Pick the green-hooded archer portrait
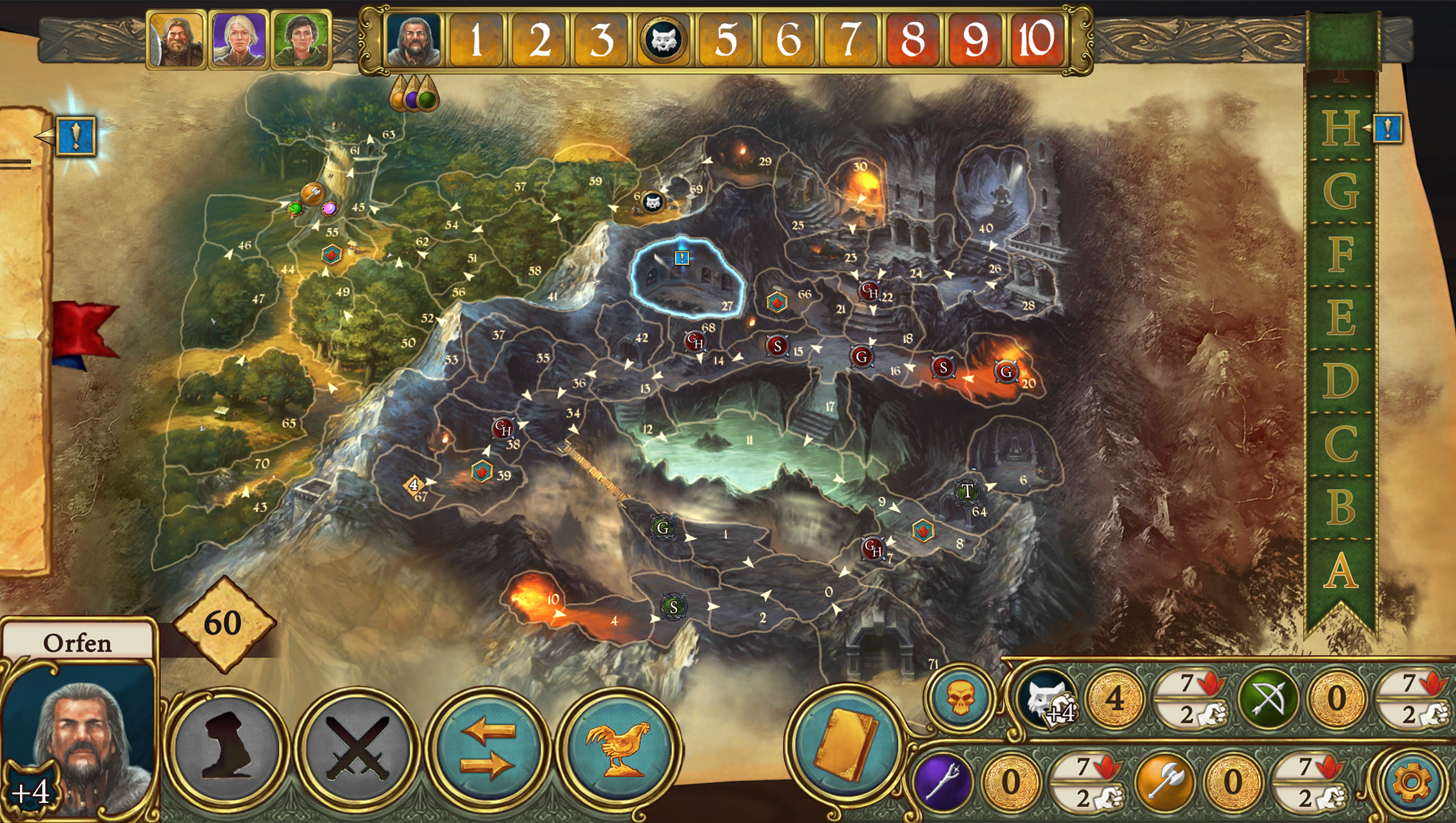Viewport: 1456px width, 823px height. pos(301,39)
